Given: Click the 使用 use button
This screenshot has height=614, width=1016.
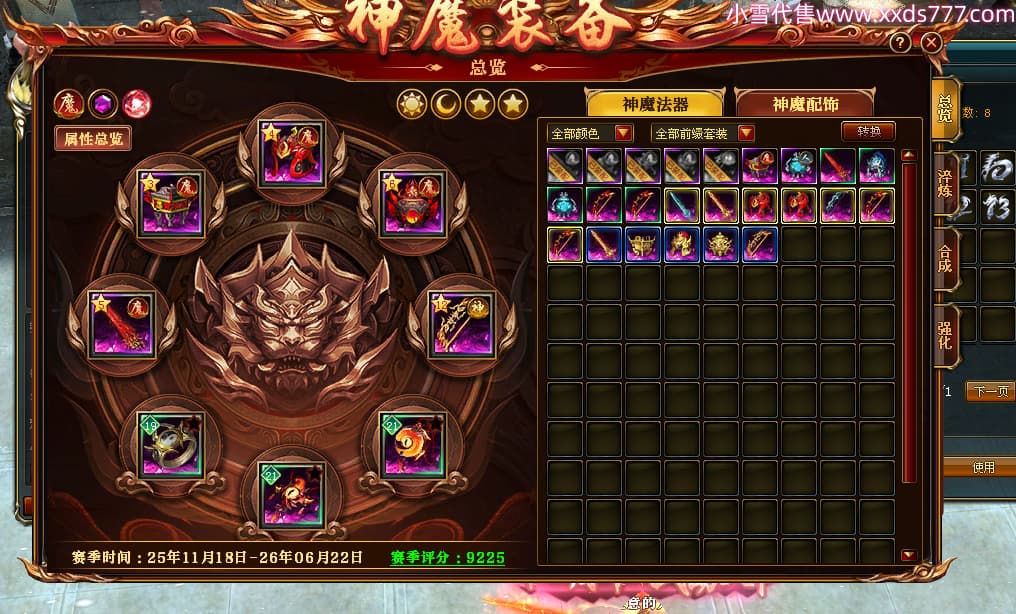Looking at the screenshot, I should 983,467.
